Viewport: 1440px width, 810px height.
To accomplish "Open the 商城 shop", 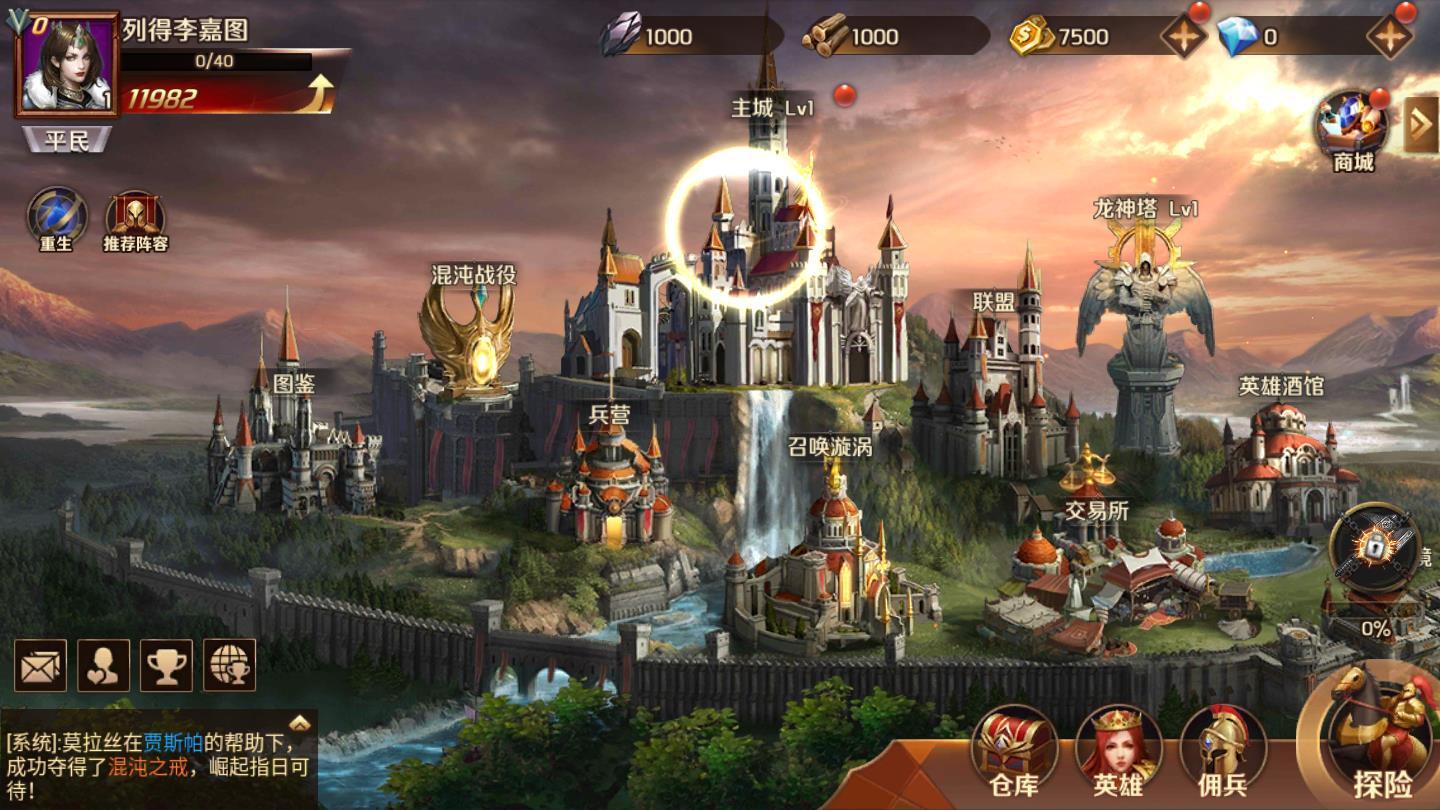I will pos(1353,127).
